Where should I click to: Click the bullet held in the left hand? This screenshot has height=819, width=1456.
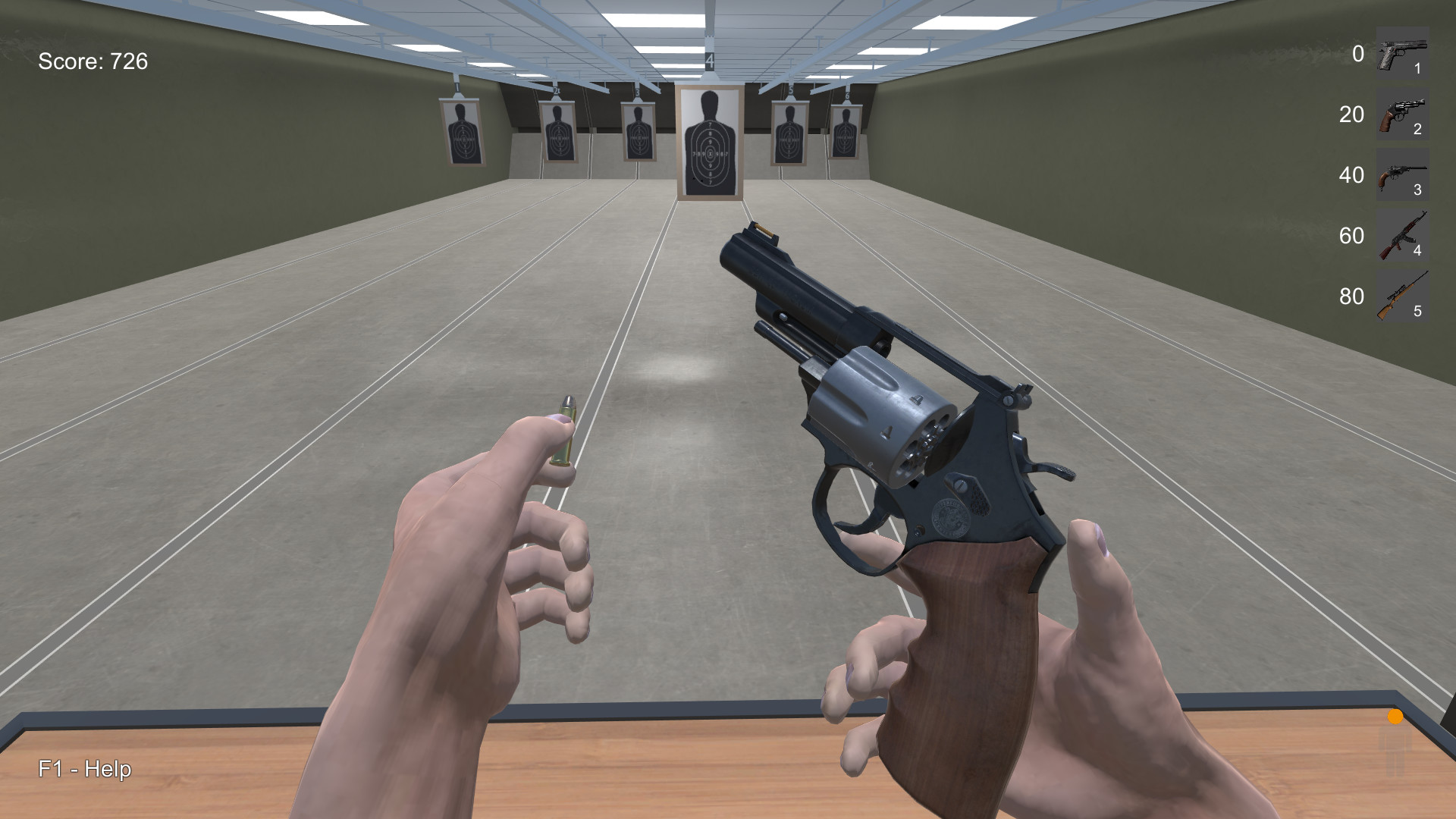(566, 428)
